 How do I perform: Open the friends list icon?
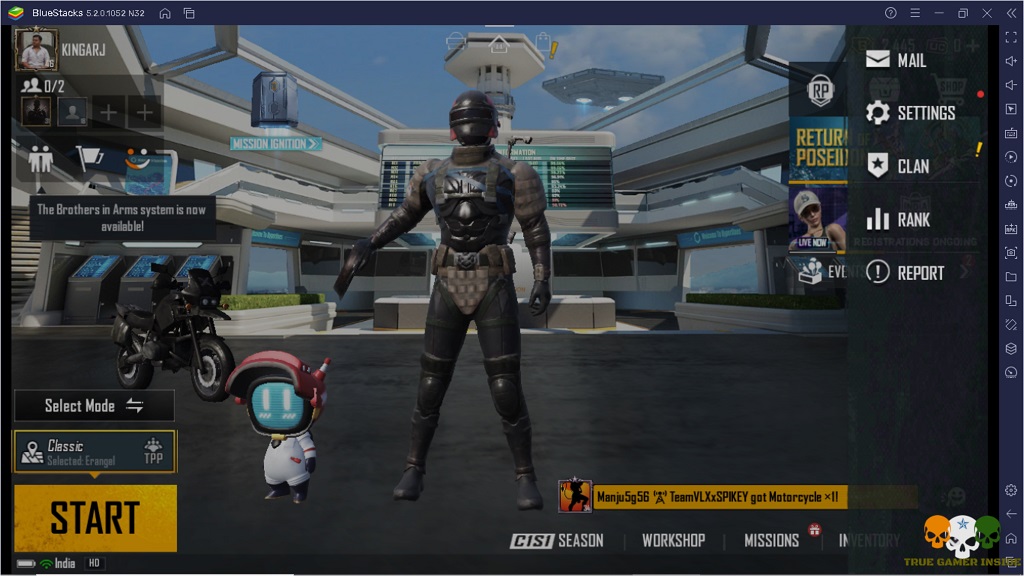[x=40, y=158]
